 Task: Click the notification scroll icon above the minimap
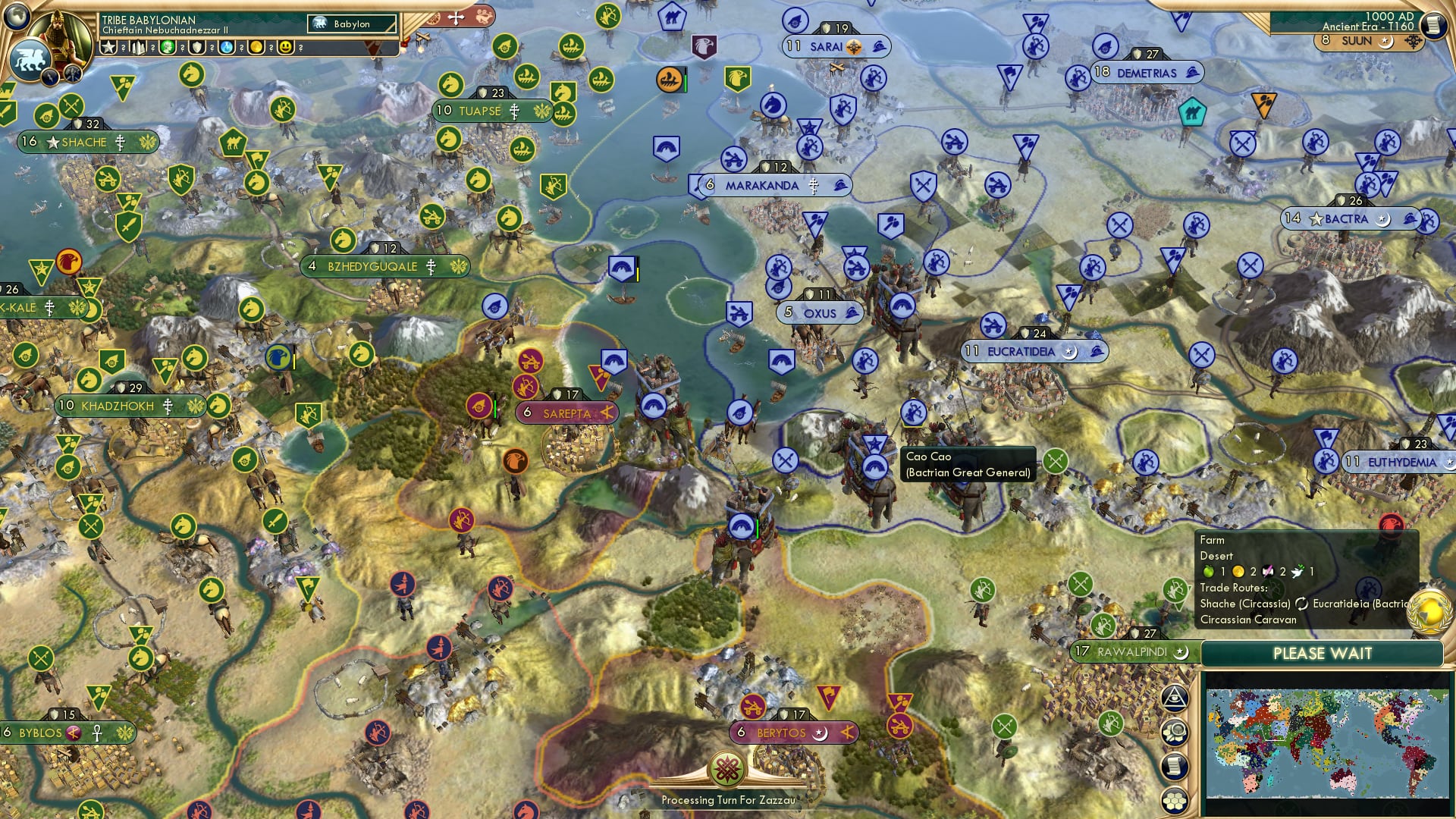coord(1175,765)
